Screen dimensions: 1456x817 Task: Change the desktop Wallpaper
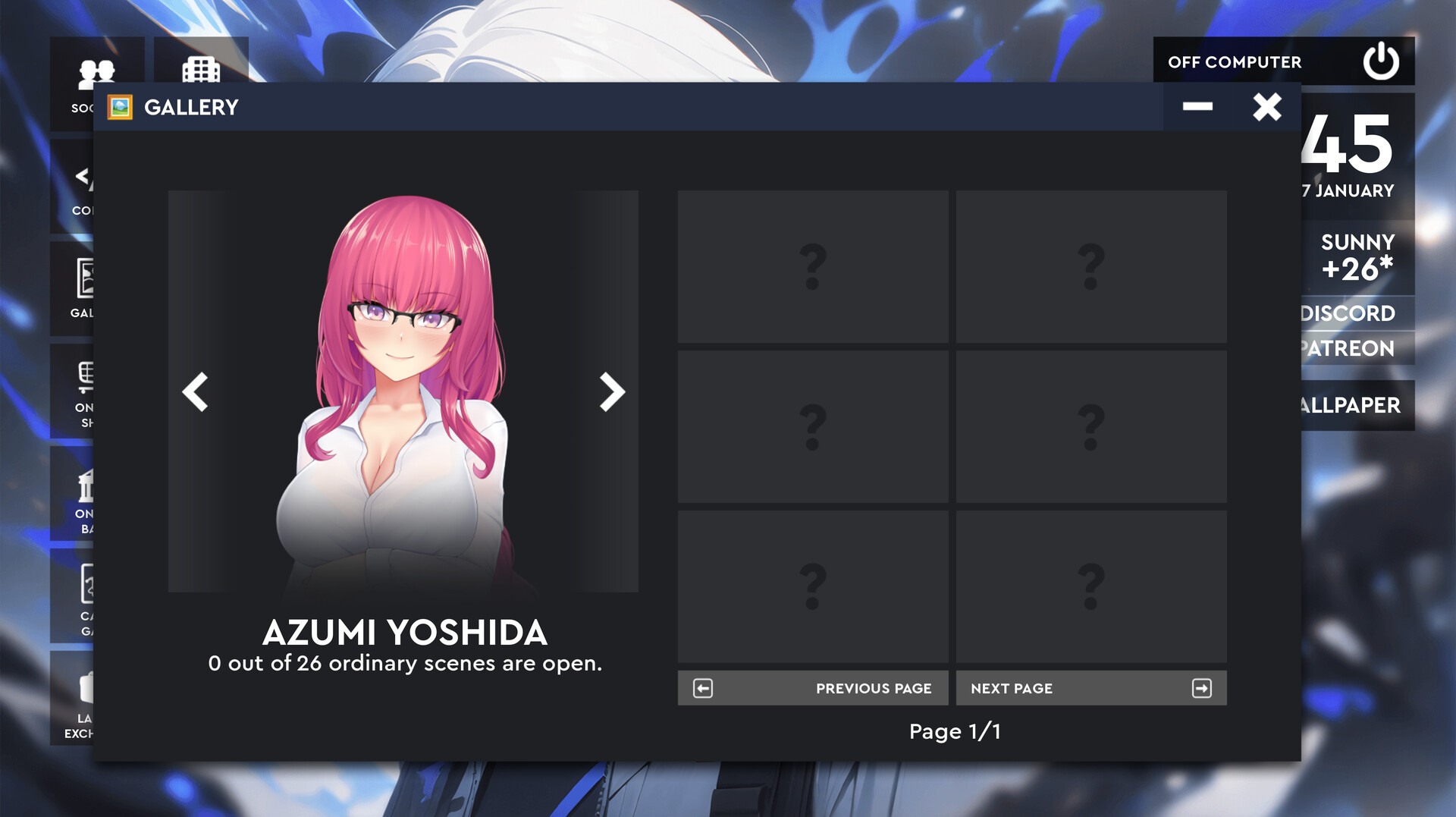coord(1352,406)
